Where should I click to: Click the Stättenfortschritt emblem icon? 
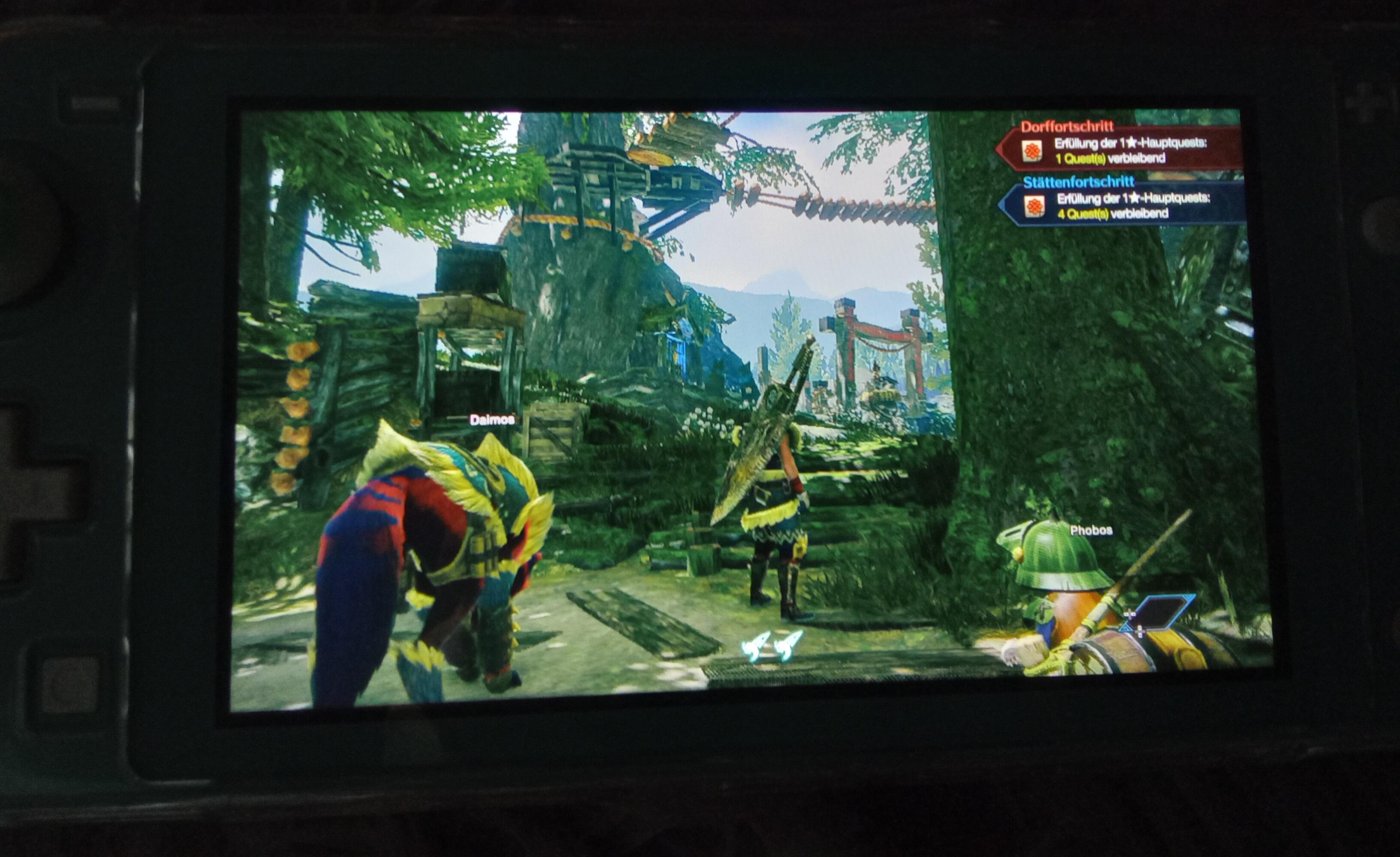(x=1034, y=206)
